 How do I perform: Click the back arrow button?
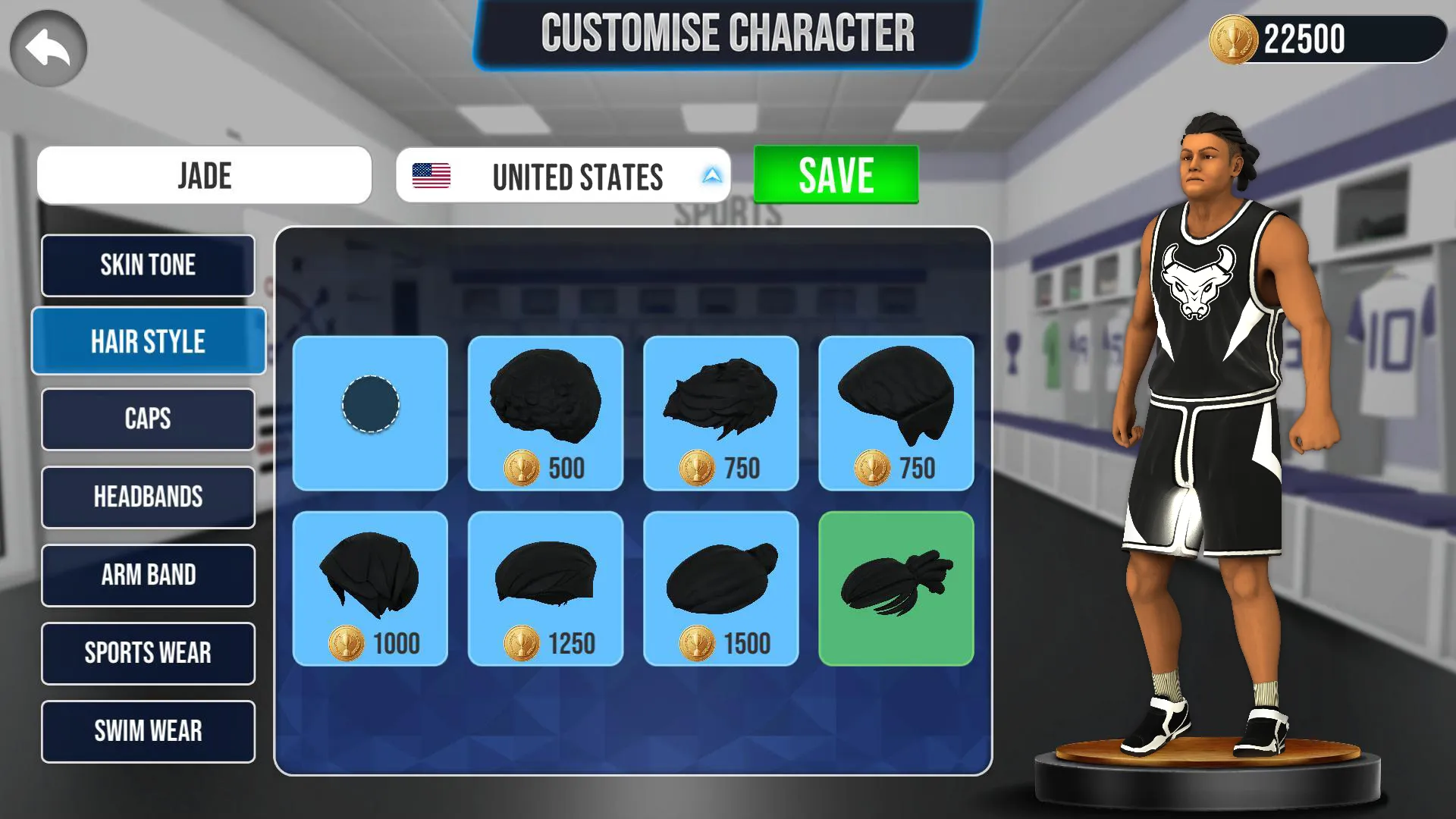pyautogui.click(x=47, y=47)
